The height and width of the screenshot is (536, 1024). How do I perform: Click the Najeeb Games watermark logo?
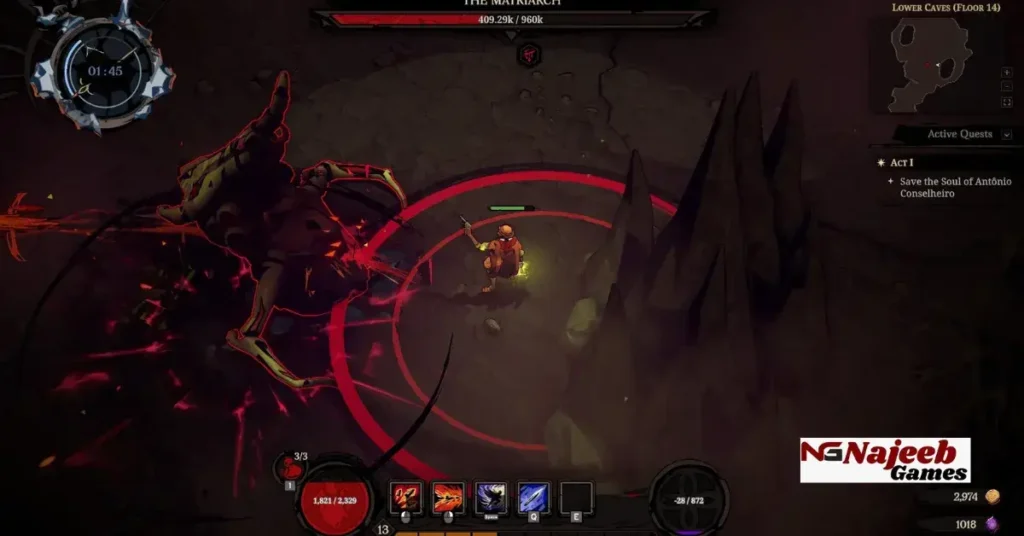(x=885, y=460)
